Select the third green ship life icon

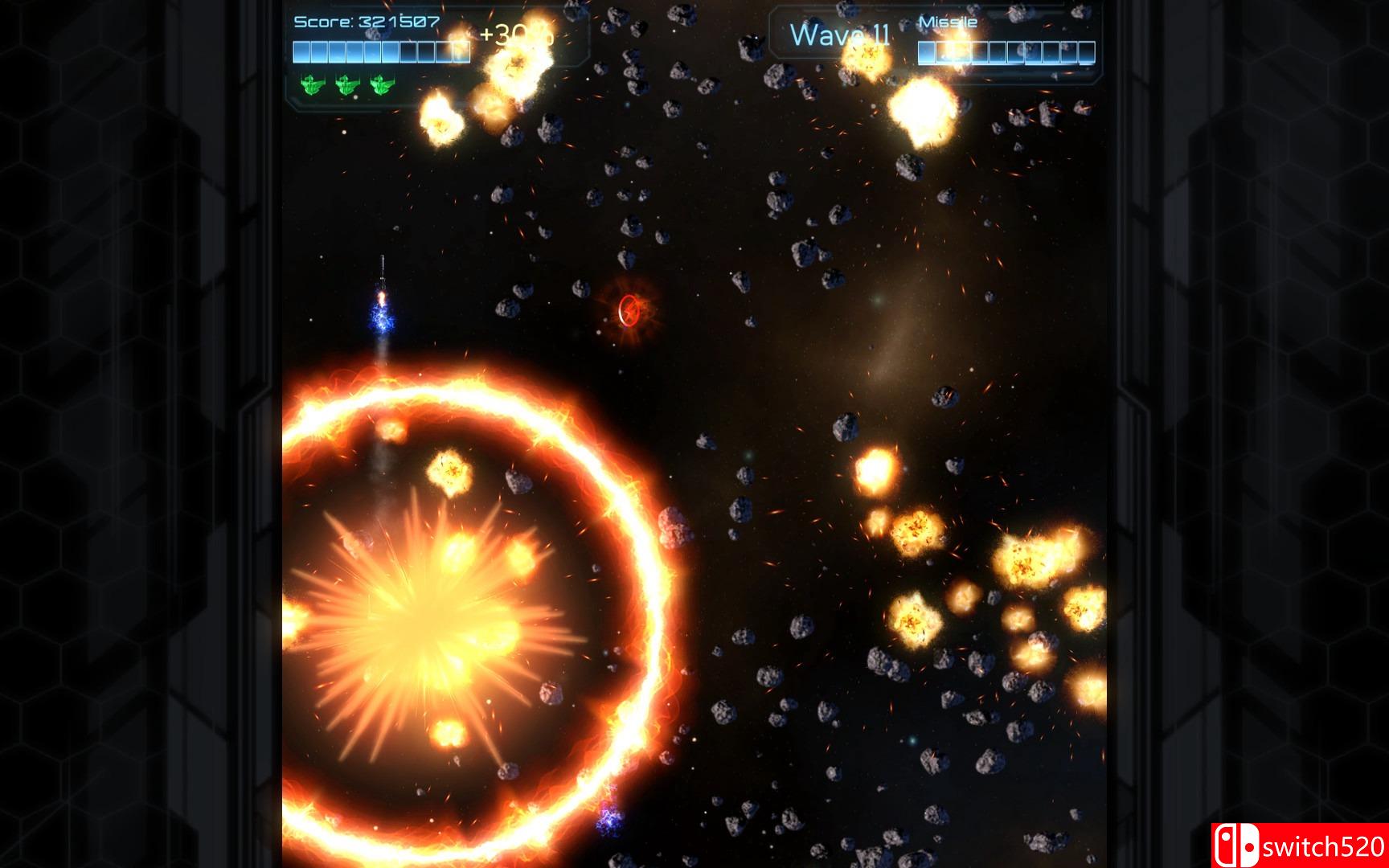pos(379,87)
